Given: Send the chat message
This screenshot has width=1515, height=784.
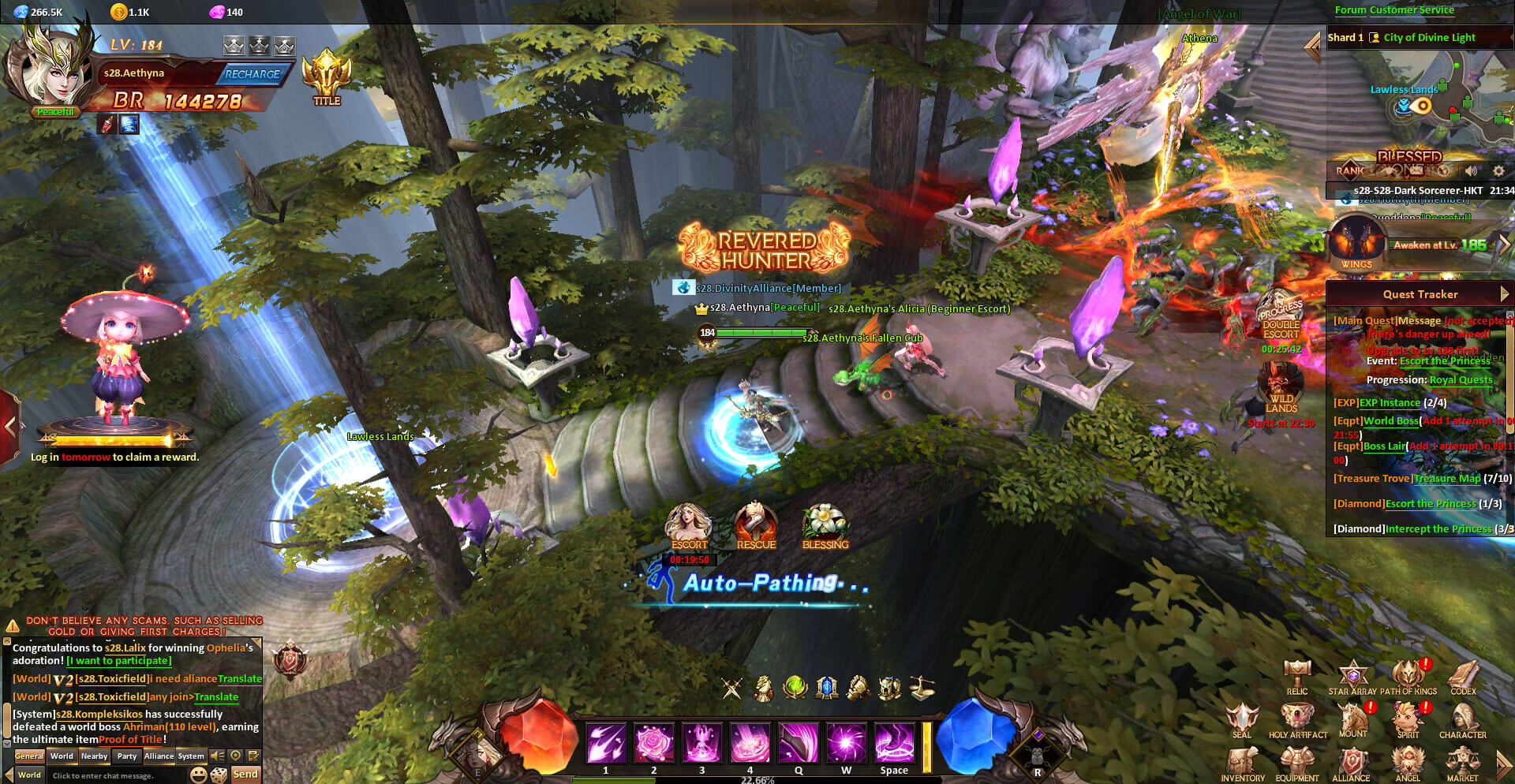Looking at the screenshot, I should (x=245, y=775).
